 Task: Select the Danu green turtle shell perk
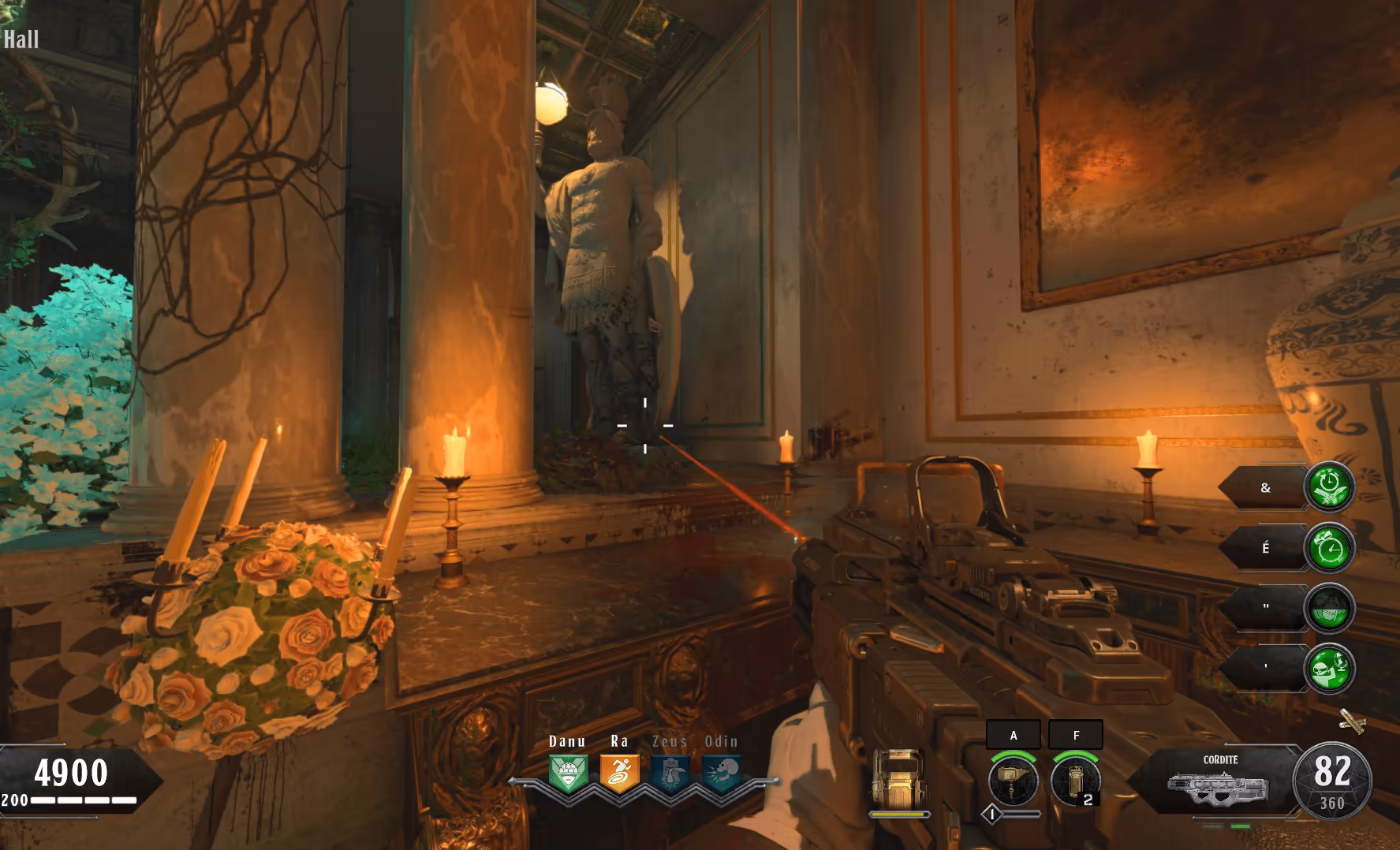point(568,774)
